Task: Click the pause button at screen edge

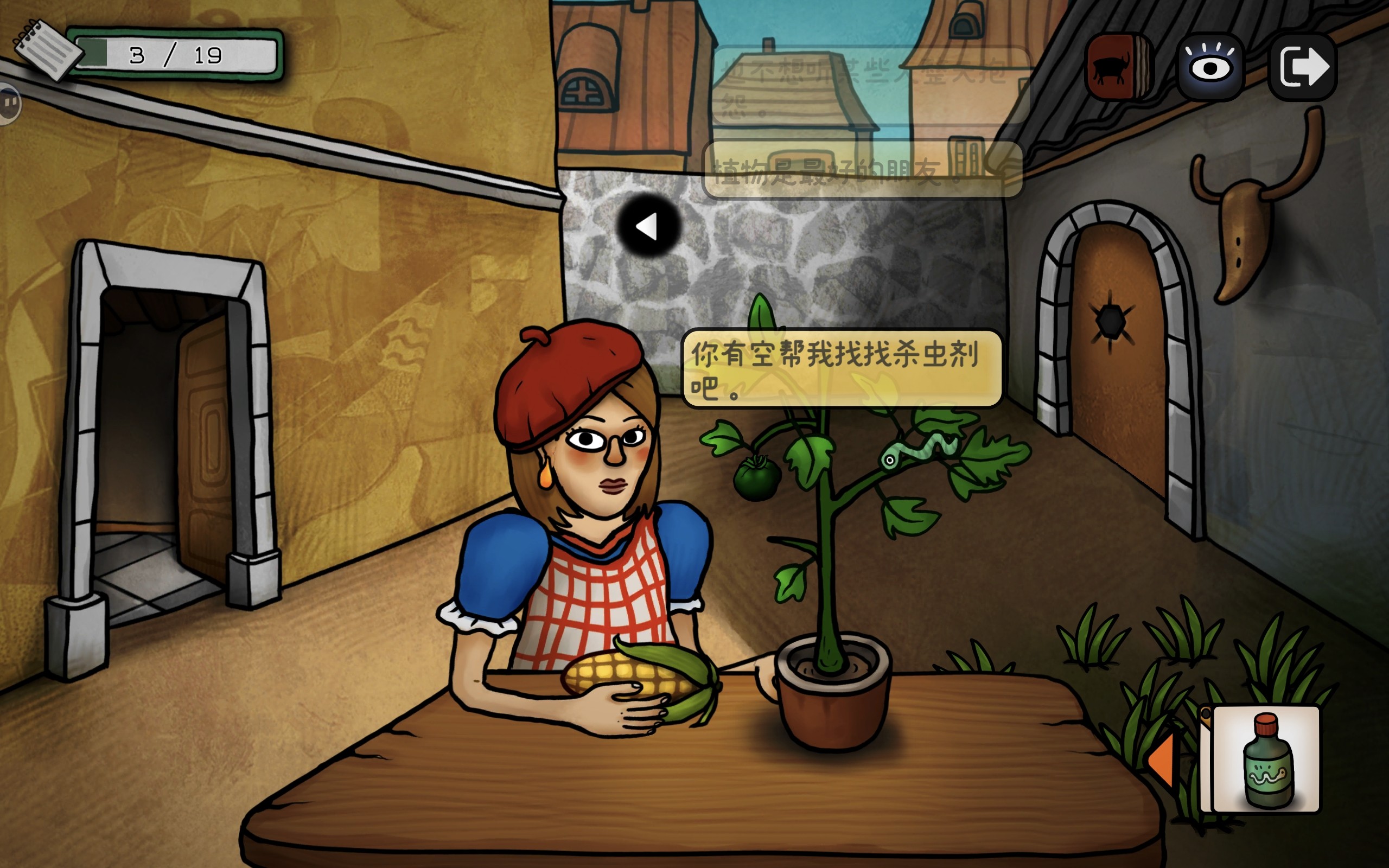Action: pyautogui.click(x=9, y=103)
